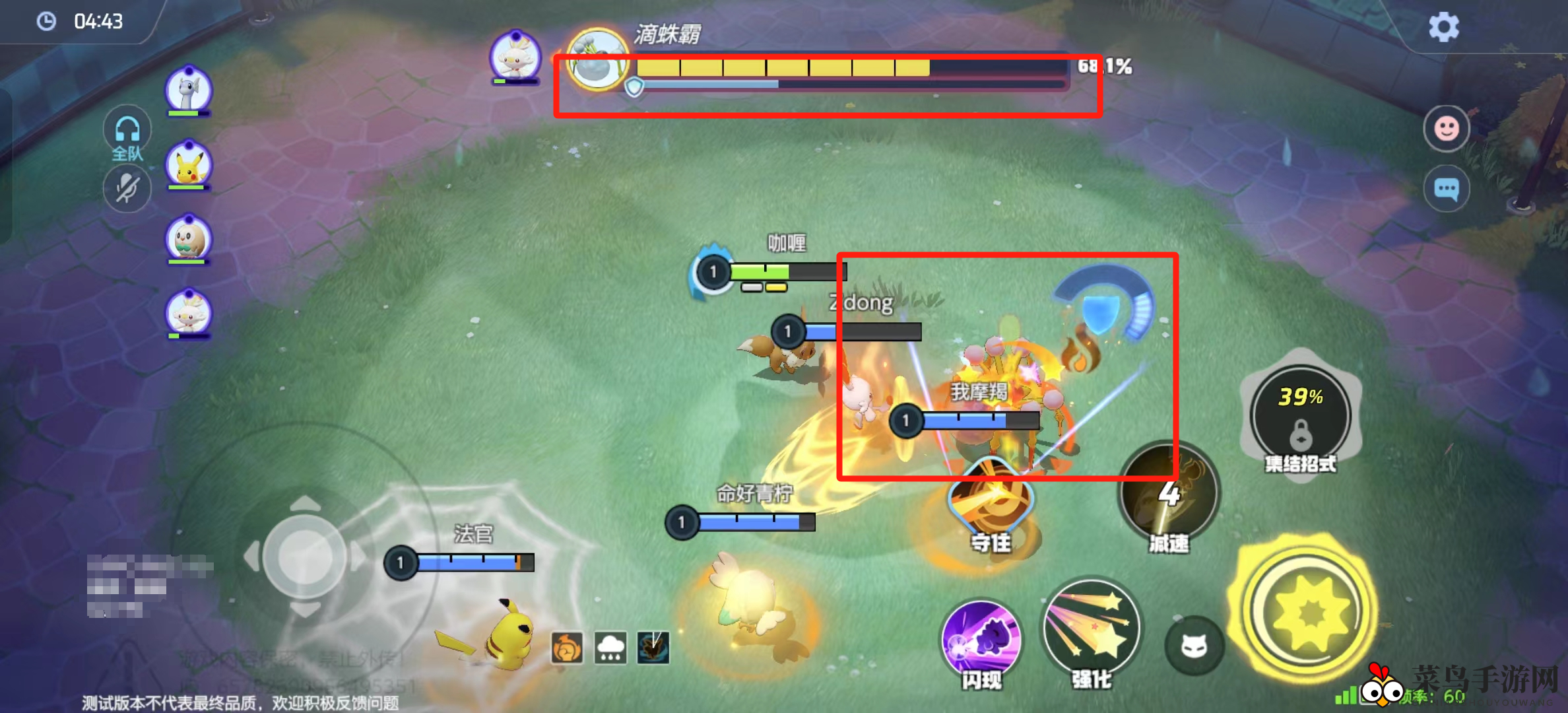Toggle team voice with the 全队 headset
The image size is (1568, 713).
click(x=127, y=132)
